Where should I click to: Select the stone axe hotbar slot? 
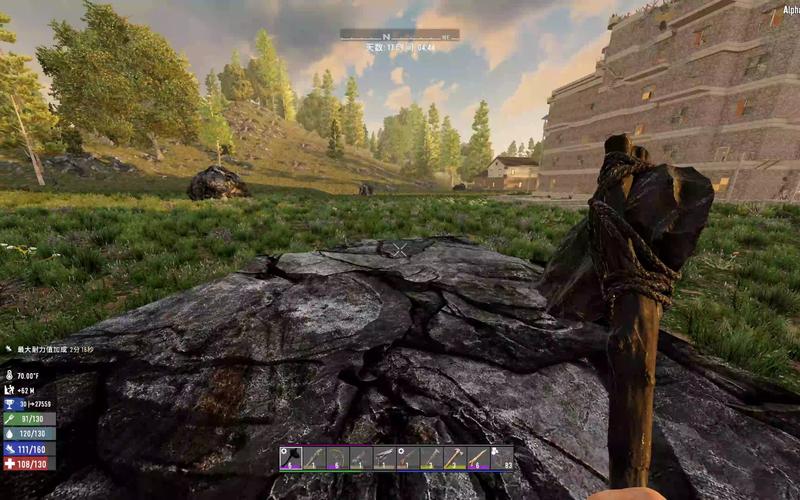(291, 458)
